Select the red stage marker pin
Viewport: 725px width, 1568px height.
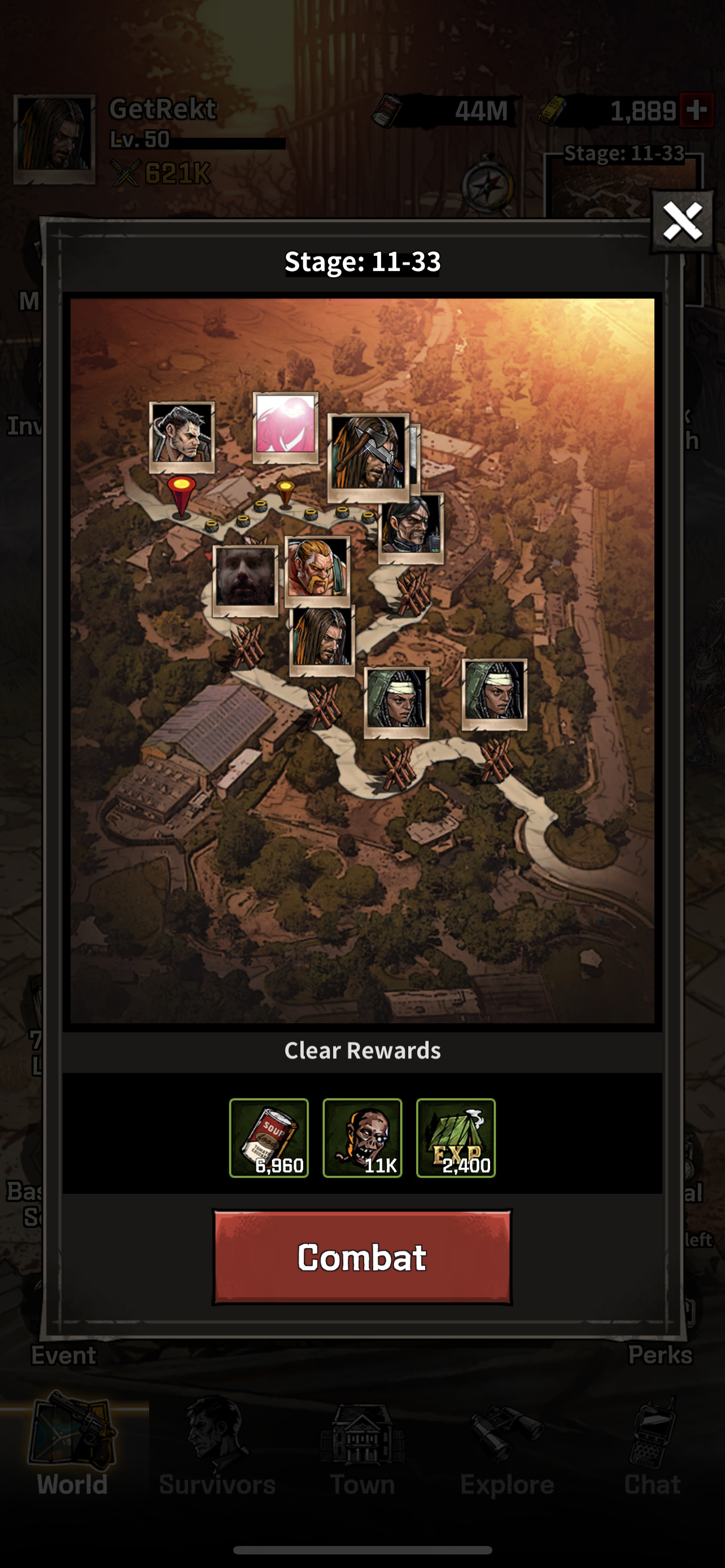coord(181,496)
